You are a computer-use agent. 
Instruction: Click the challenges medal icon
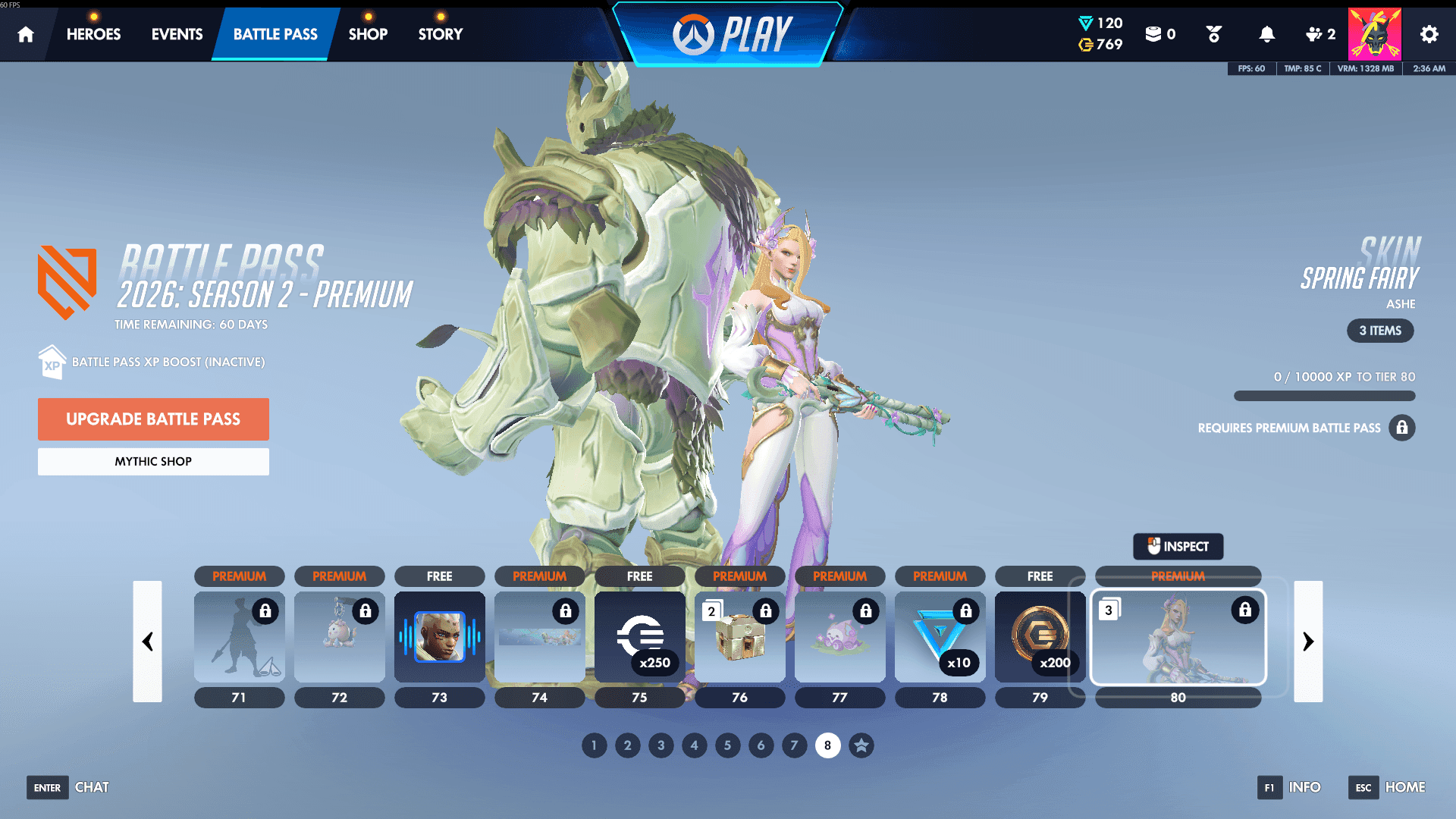click(1213, 33)
